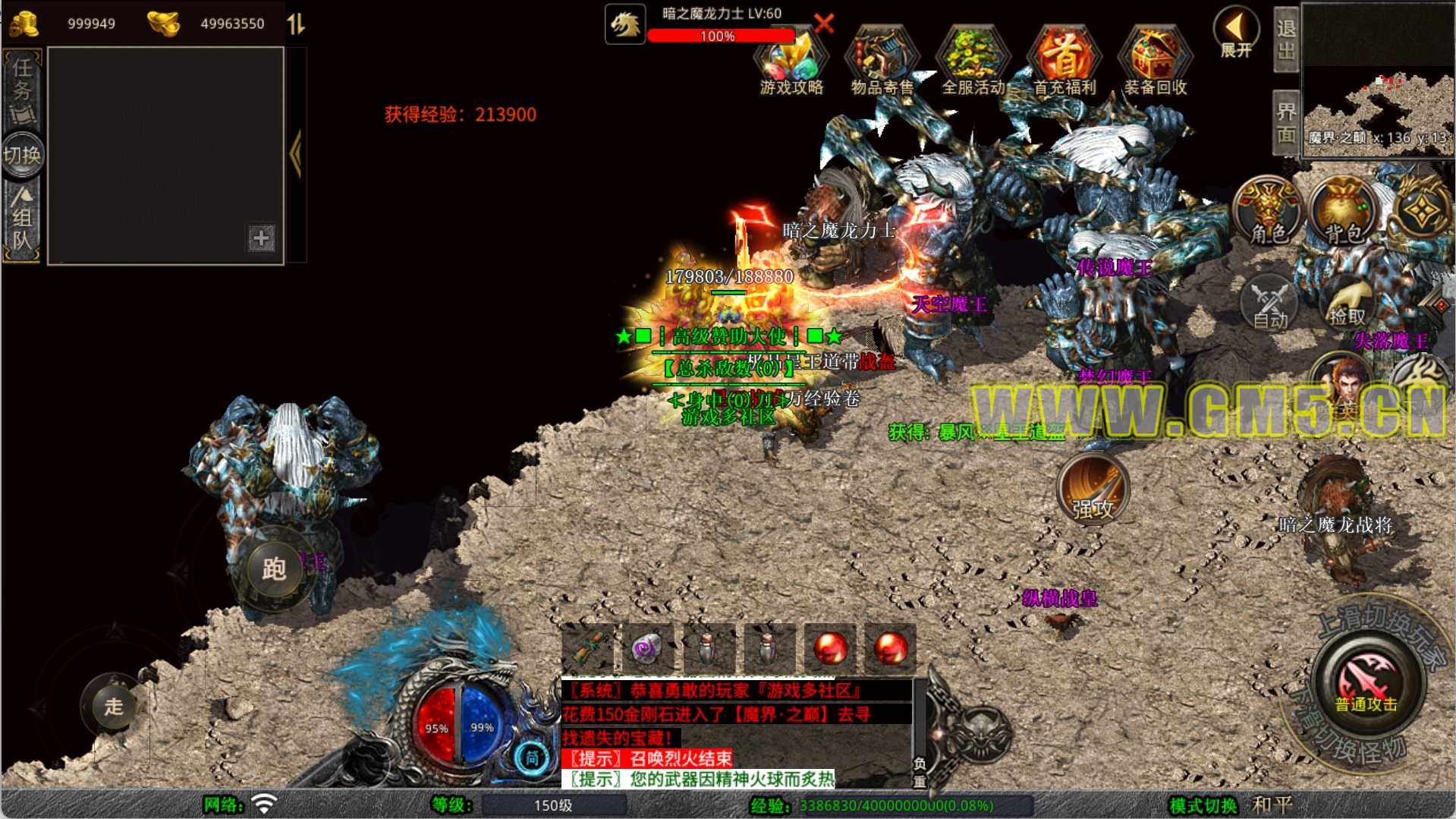Click the plus button in the quest panel
The image size is (1456, 819).
(x=261, y=238)
